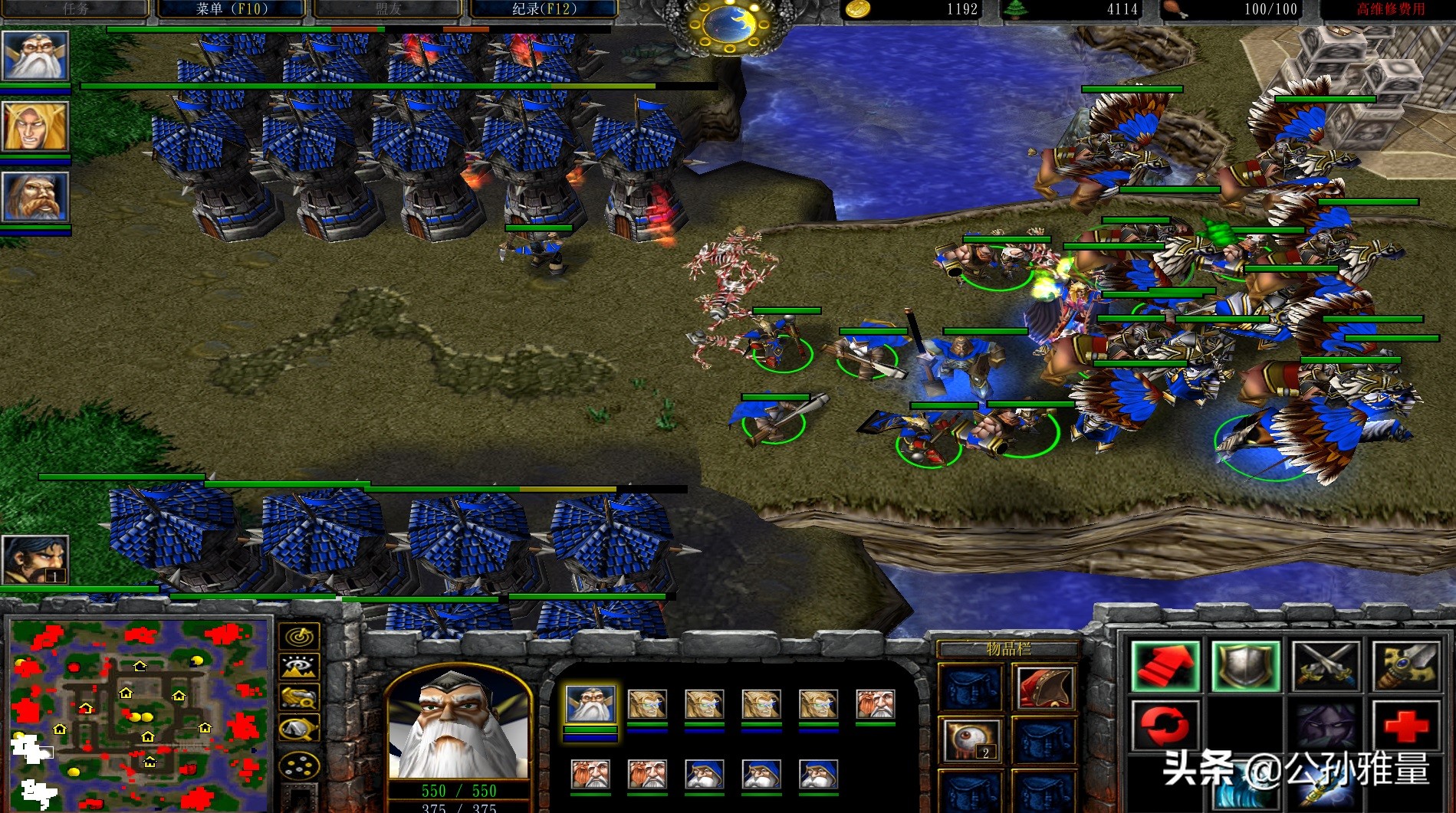The height and width of the screenshot is (813, 1456).
Task: Open the 纪录 (F12) log
Action: [544, 9]
